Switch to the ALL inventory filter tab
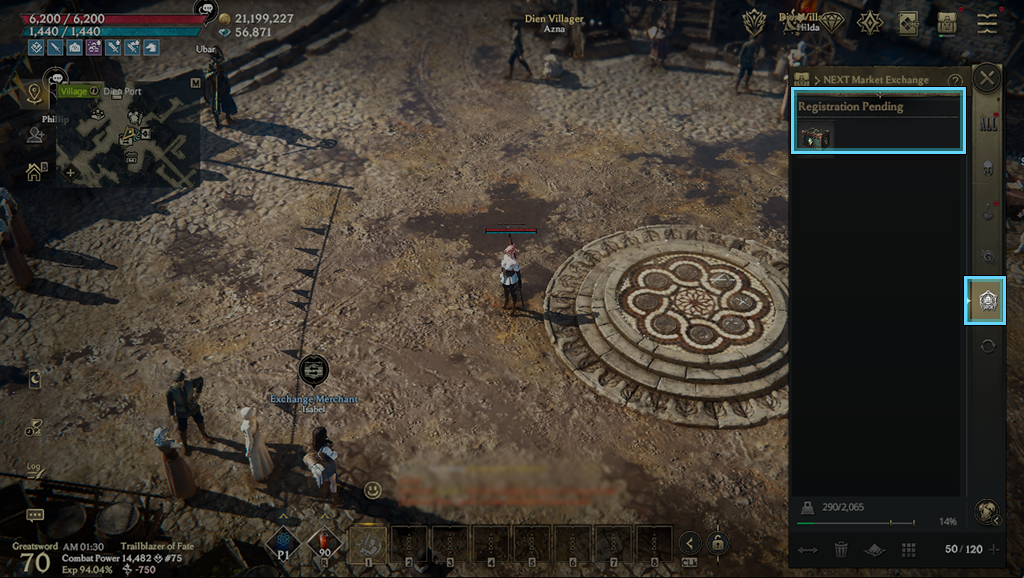The height and width of the screenshot is (578, 1024). pyautogui.click(x=988, y=124)
